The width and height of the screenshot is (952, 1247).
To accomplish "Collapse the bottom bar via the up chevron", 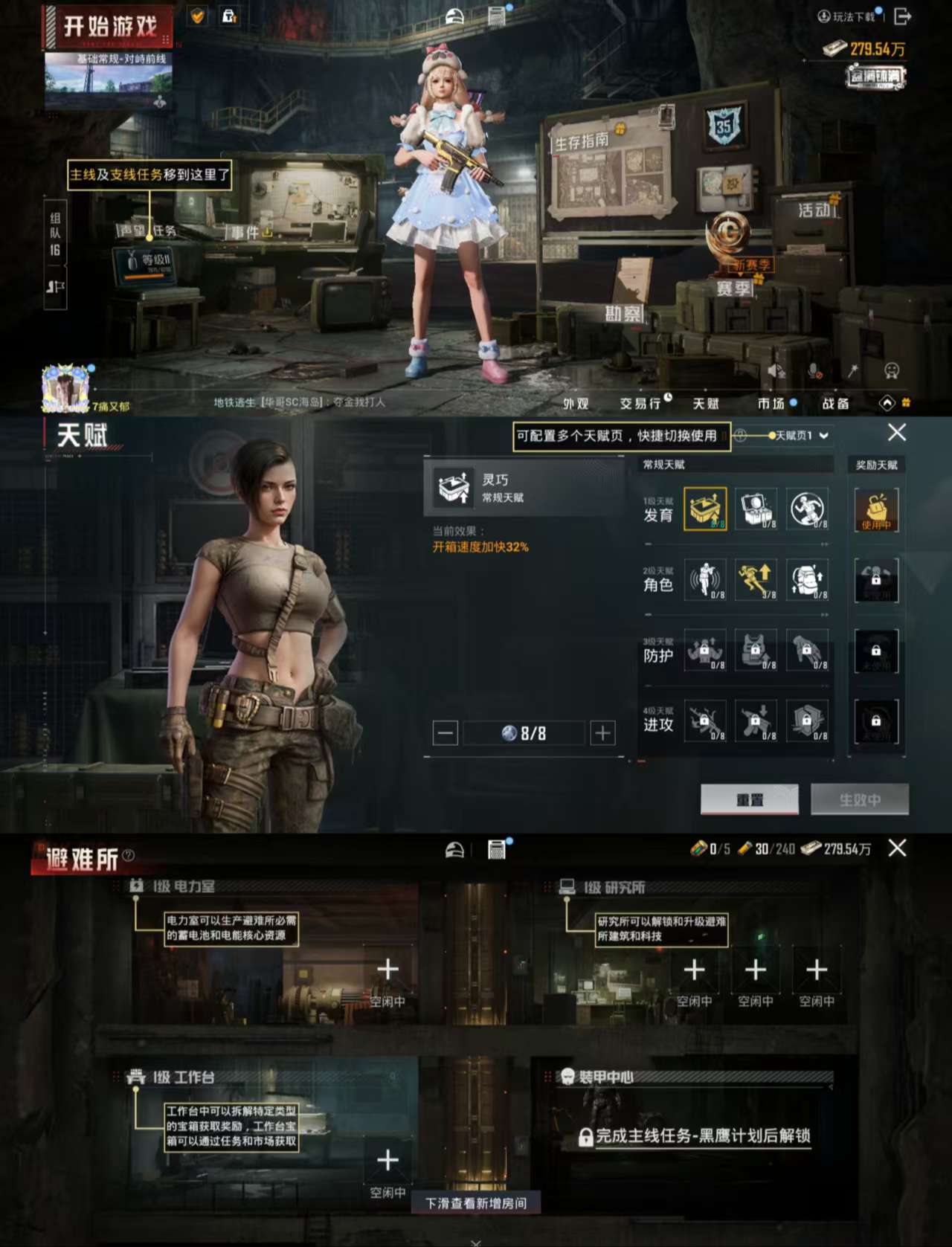I will click(x=887, y=402).
